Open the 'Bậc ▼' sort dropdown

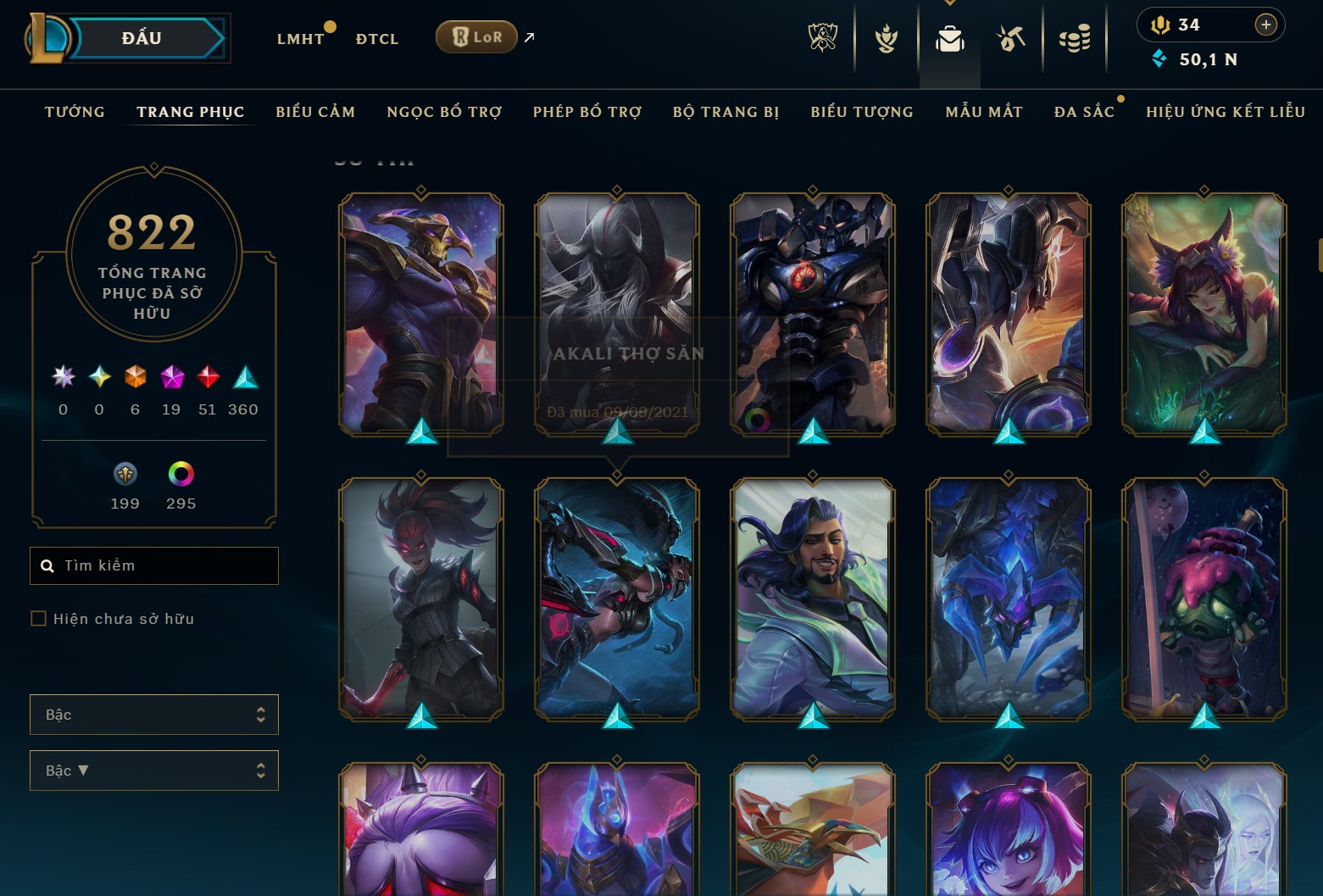click(x=153, y=770)
